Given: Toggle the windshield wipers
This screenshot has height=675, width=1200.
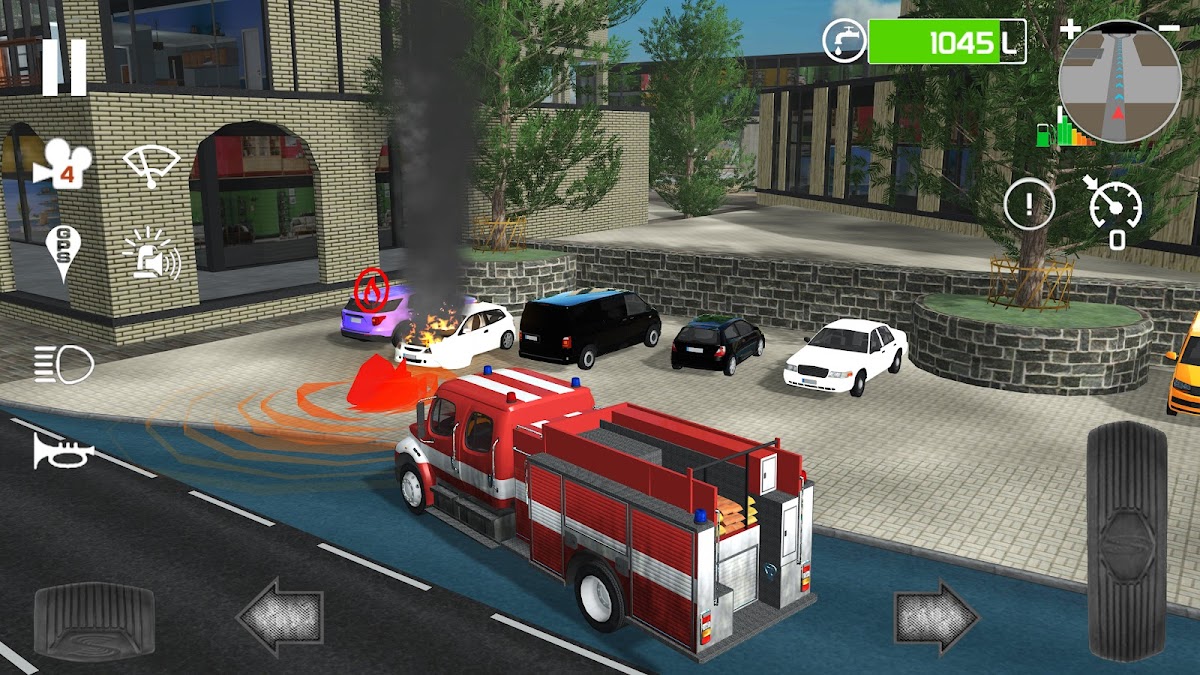Looking at the screenshot, I should [x=151, y=163].
